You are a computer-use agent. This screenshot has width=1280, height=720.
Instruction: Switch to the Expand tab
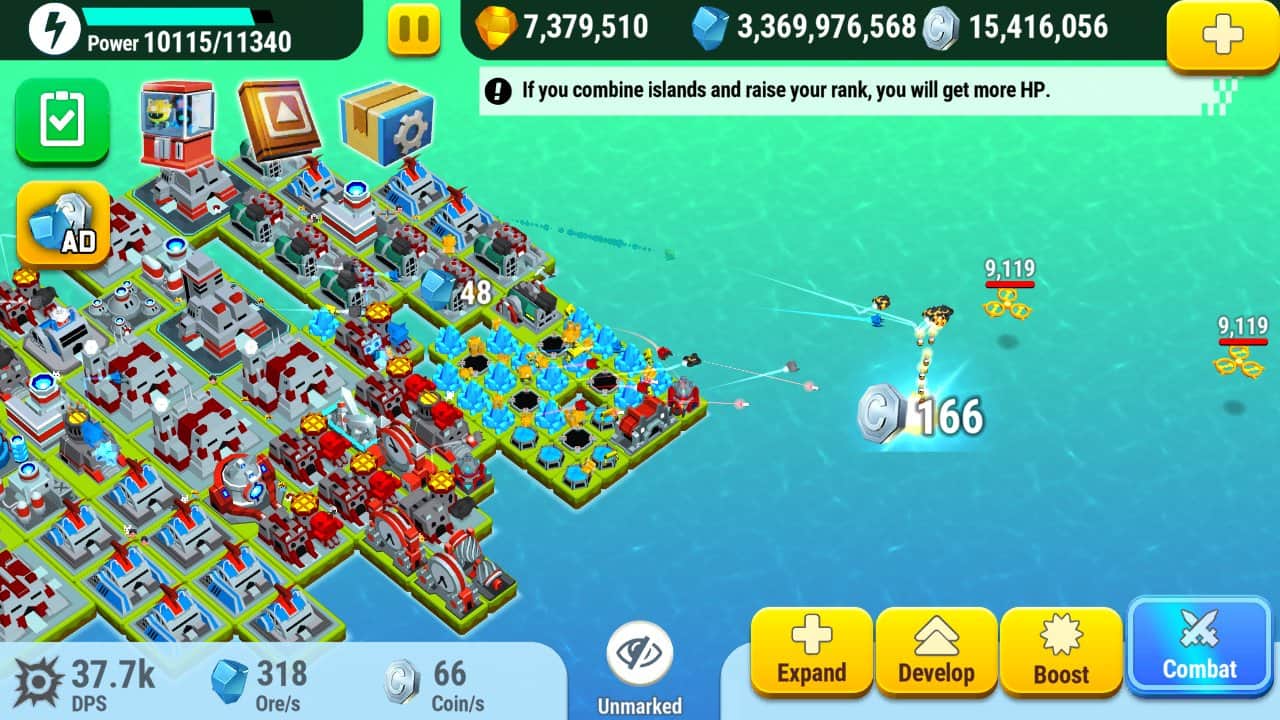click(x=810, y=652)
